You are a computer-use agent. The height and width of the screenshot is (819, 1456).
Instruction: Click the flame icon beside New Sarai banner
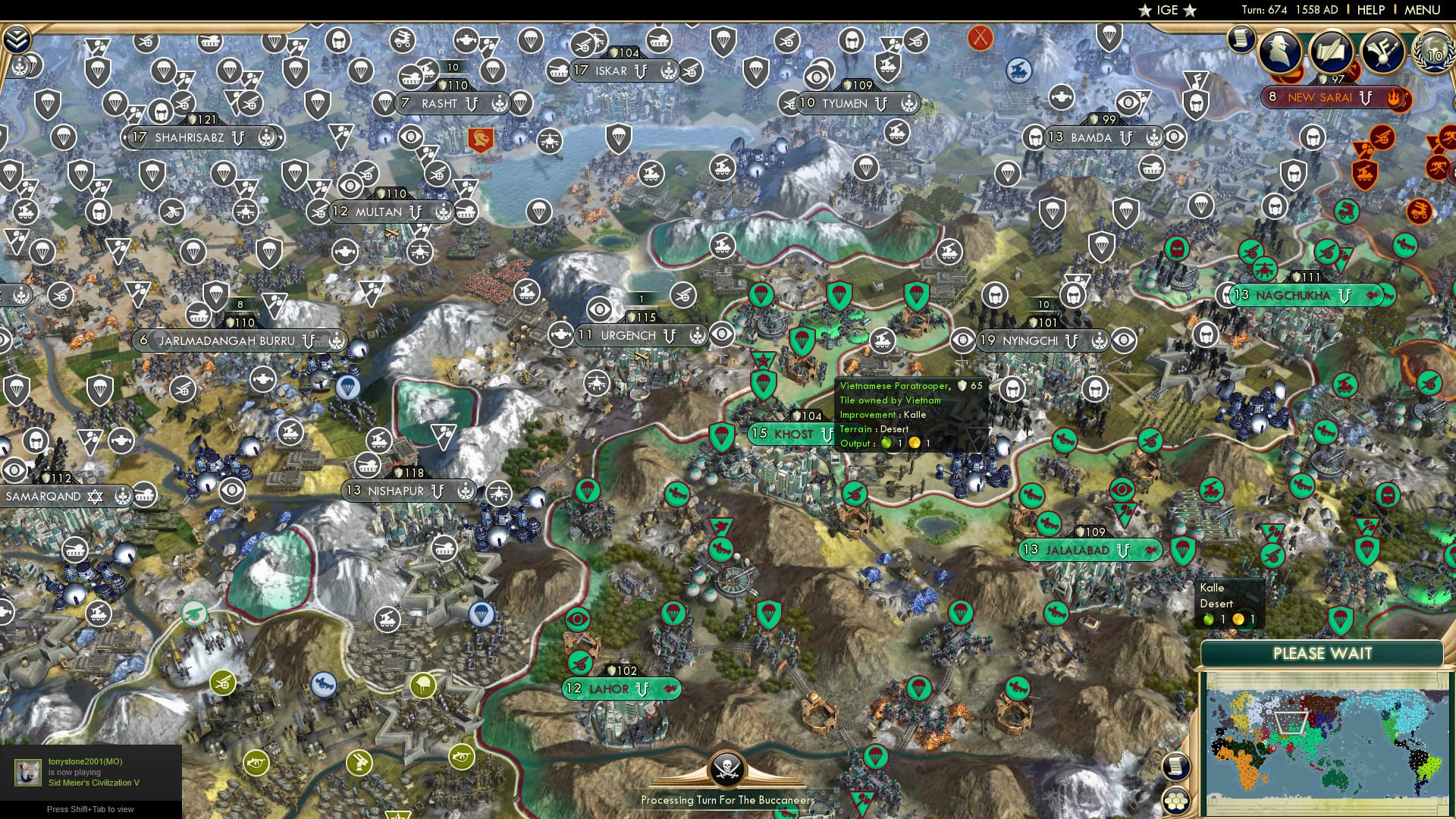(x=1394, y=99)
